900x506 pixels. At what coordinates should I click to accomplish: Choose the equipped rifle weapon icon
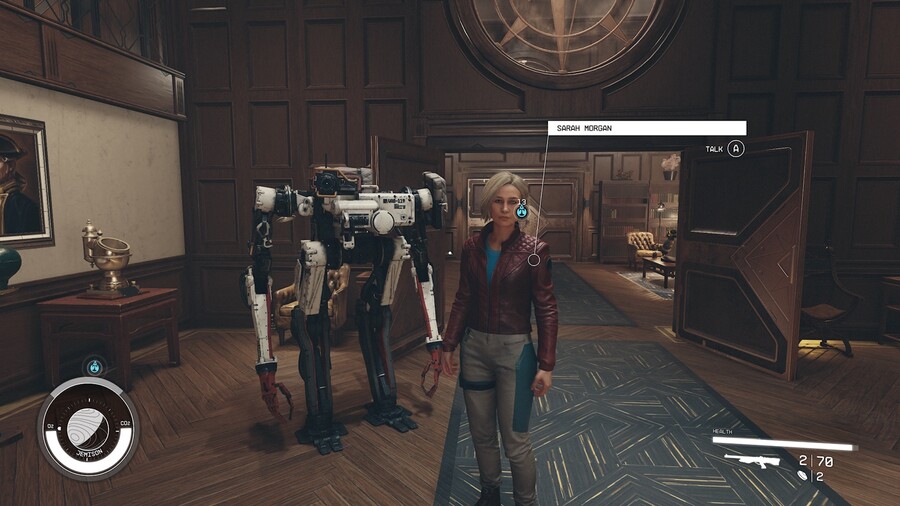coord(753,461)
